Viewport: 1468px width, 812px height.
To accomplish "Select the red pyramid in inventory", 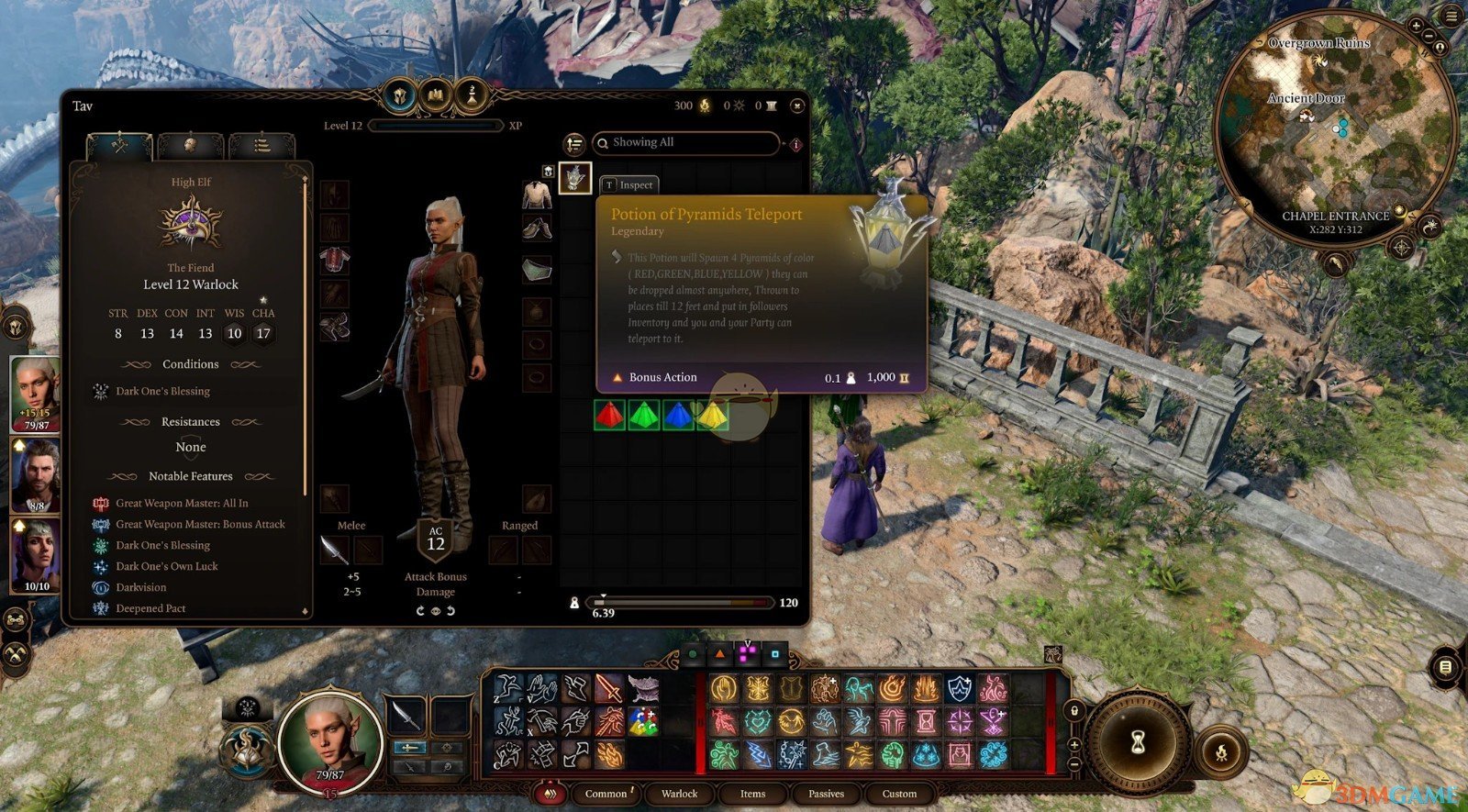I will click(609, 415).
